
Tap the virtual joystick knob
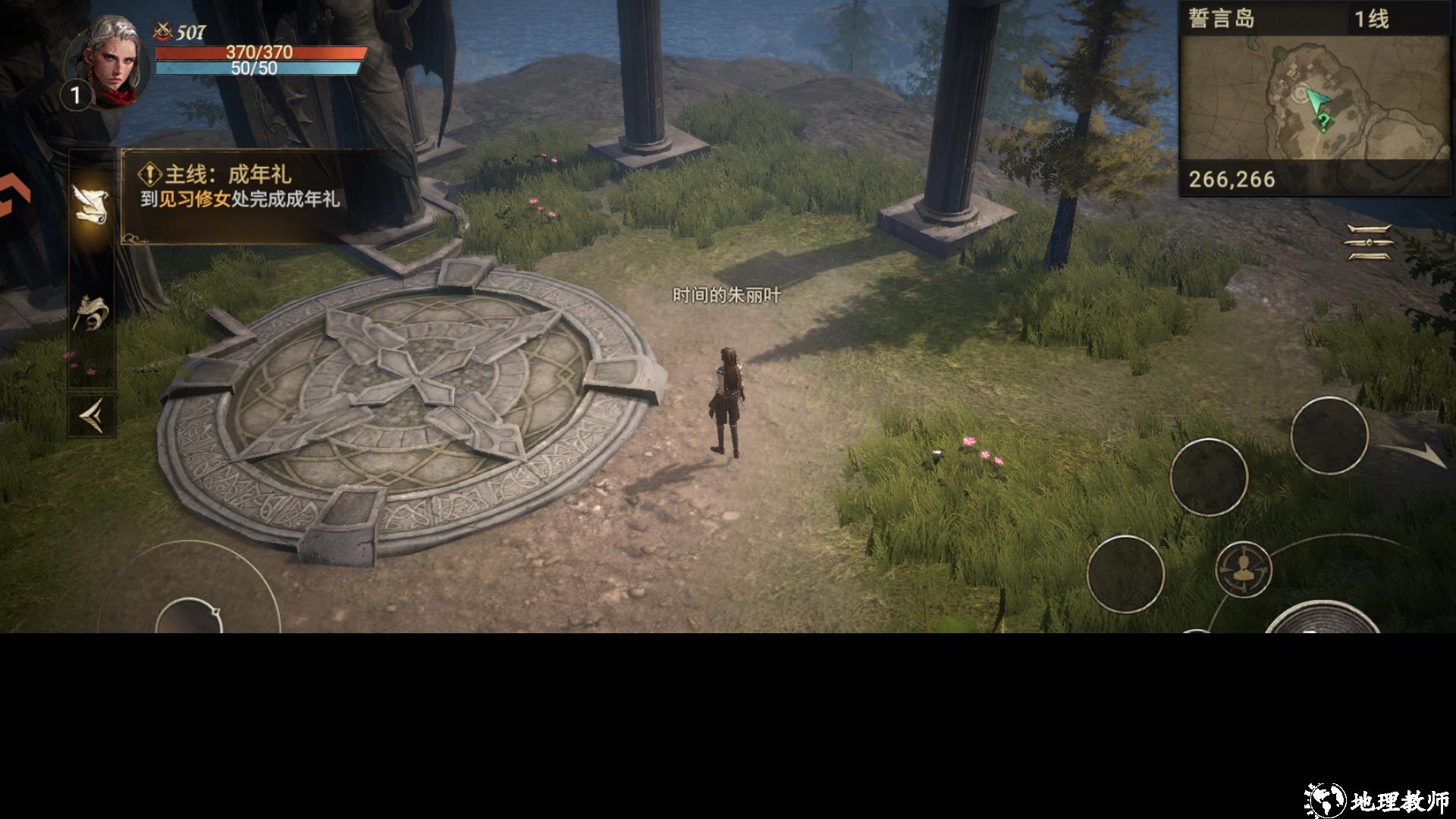click(x=189, y=616)
